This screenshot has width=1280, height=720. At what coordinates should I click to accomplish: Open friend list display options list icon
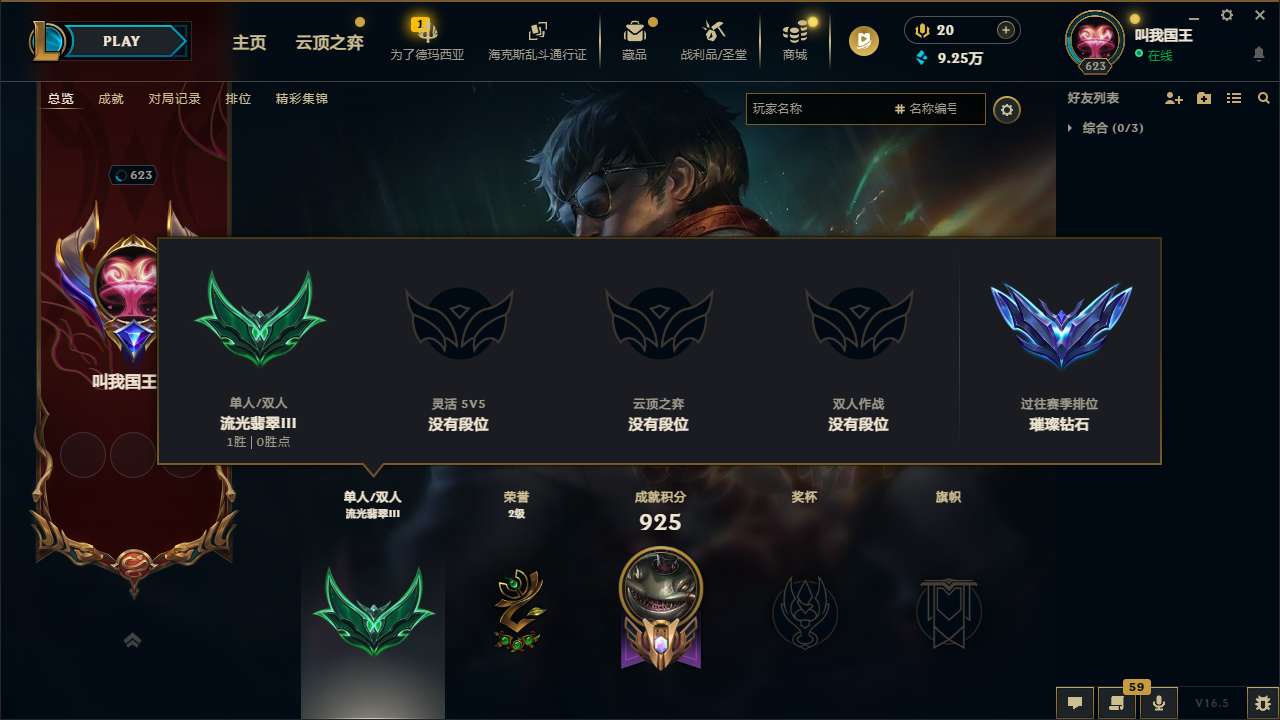pyautogui.click(x=1234, y=98)
